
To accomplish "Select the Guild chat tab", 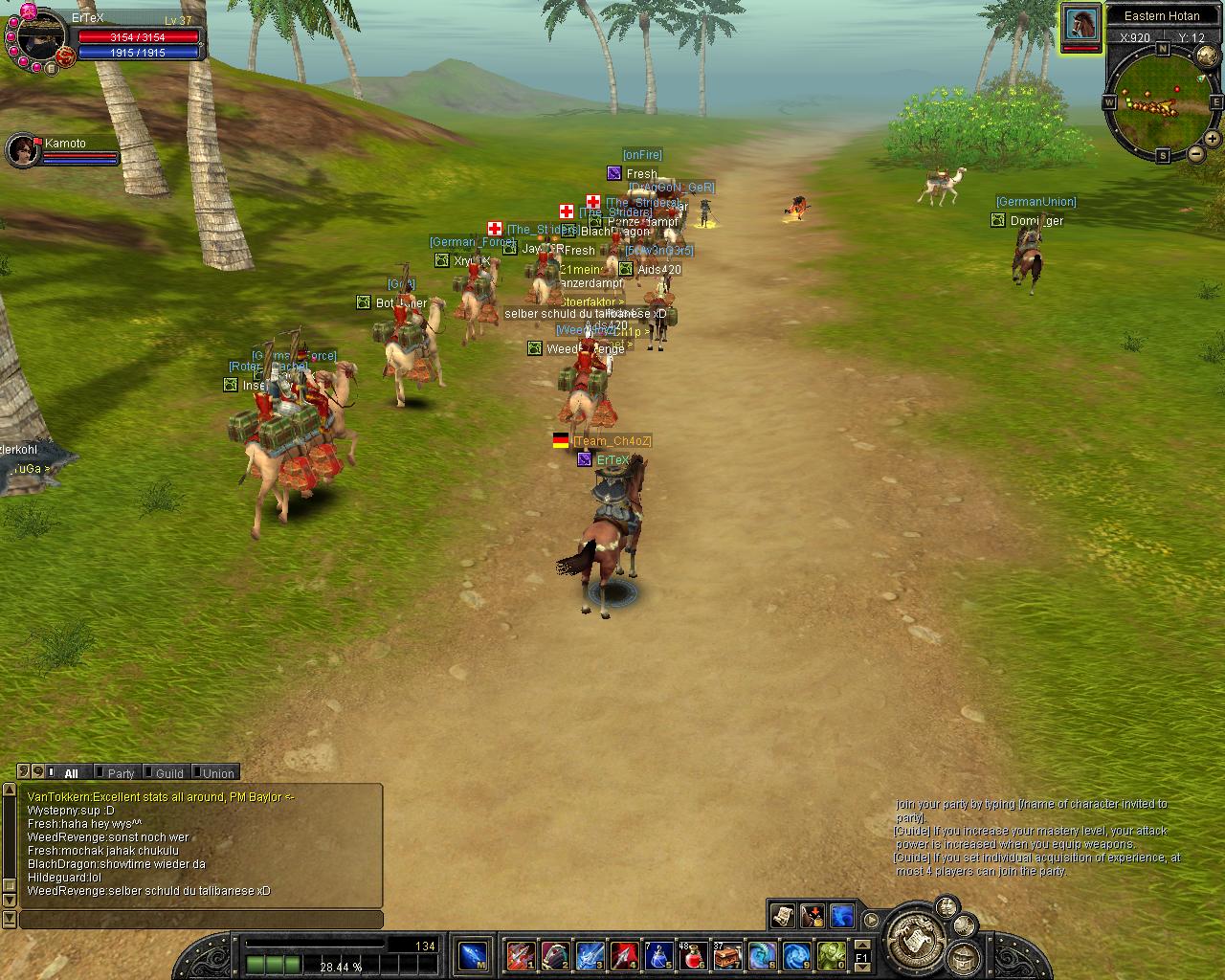I will click(168, 773).
